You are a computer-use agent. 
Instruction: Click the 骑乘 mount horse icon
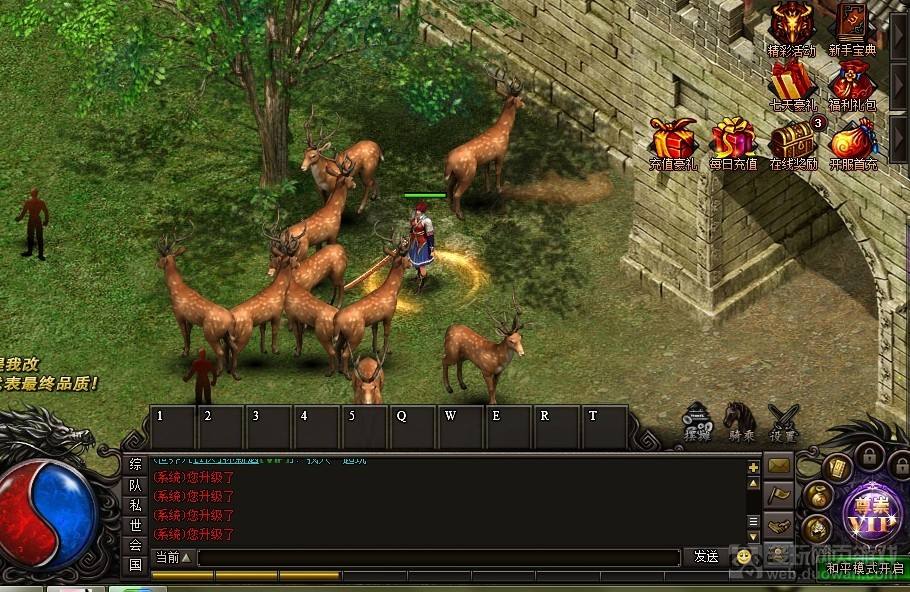pyautogui.click(x=740, y=420)
